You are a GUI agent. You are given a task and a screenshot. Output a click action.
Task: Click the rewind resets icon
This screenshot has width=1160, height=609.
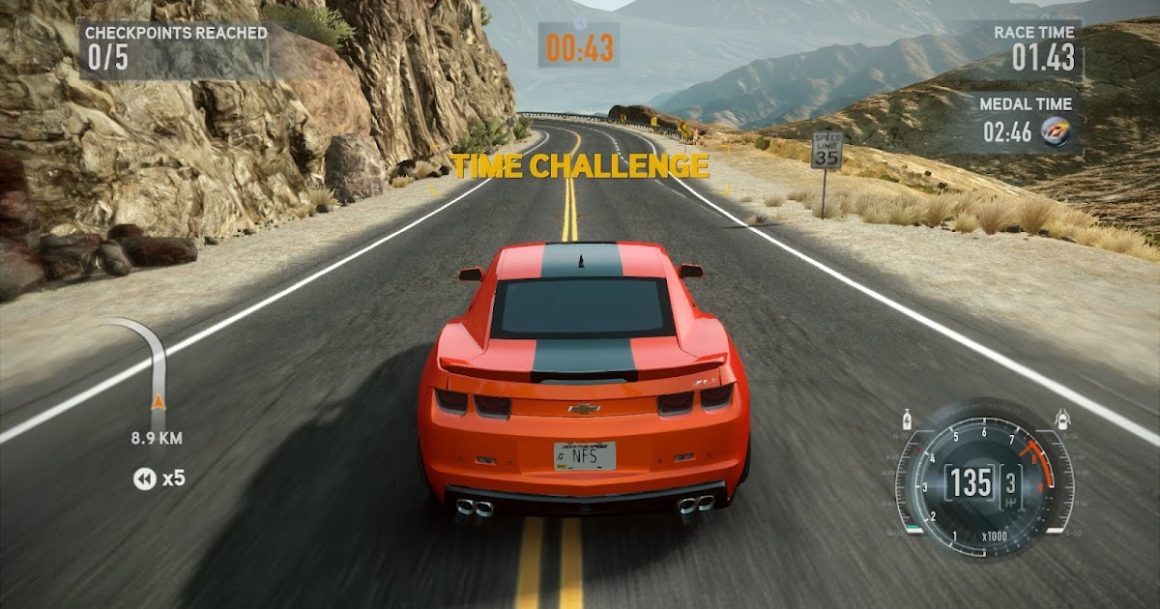point(145,479)
